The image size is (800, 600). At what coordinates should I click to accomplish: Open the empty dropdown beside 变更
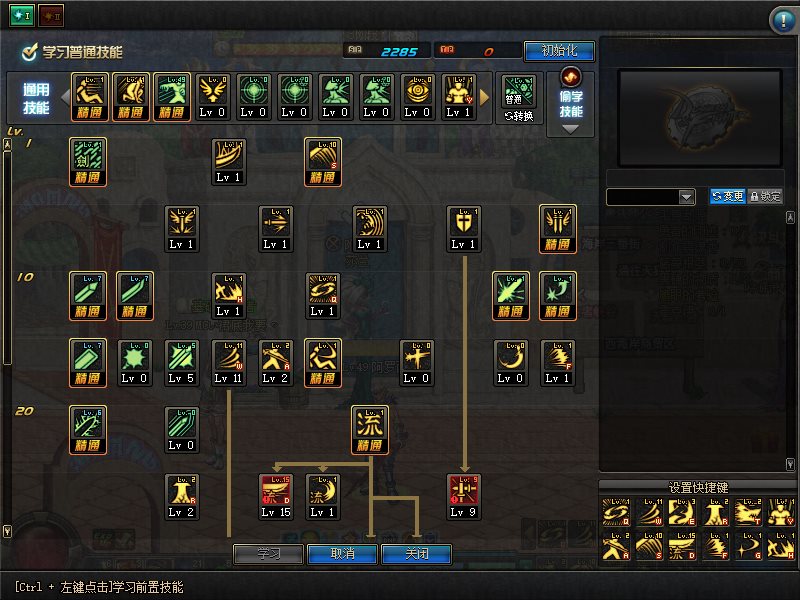650,197
